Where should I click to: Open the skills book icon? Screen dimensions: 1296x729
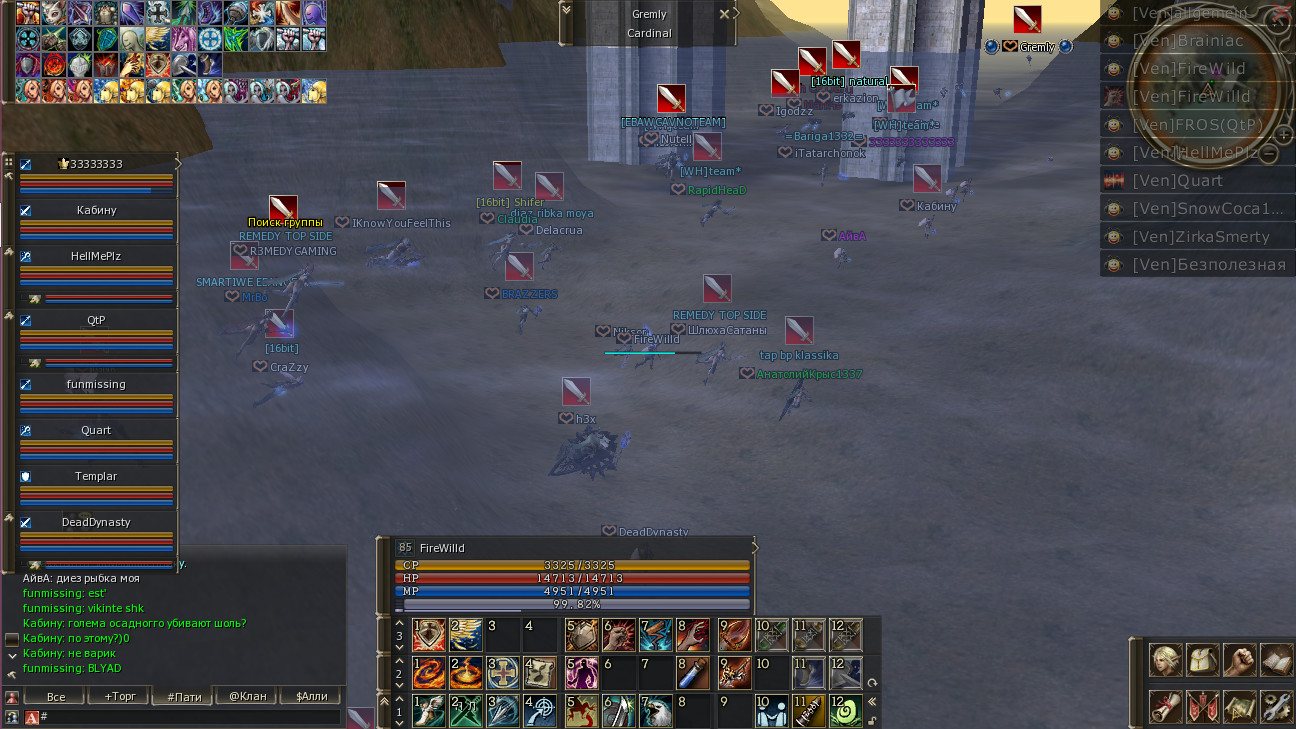(1277, 660)
